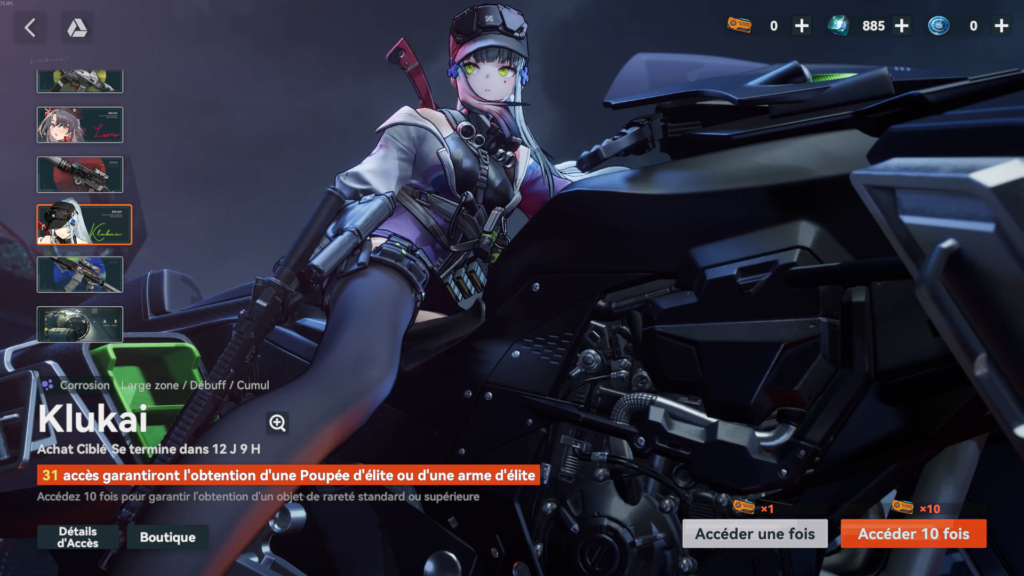Select the Klukai banner thumbnail

pos(84,224)
